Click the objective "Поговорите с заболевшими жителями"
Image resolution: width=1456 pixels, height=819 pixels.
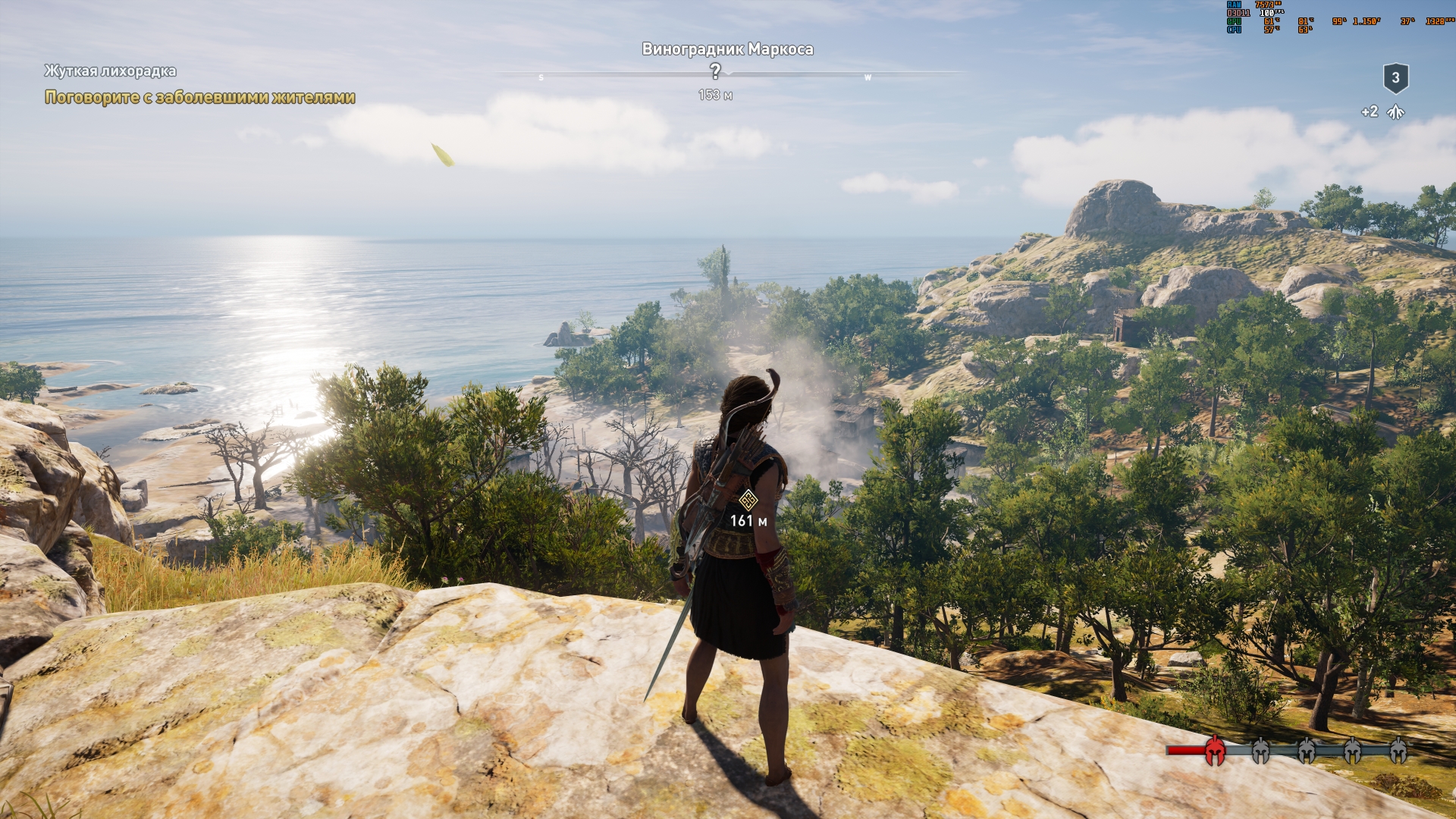(200, 97)
